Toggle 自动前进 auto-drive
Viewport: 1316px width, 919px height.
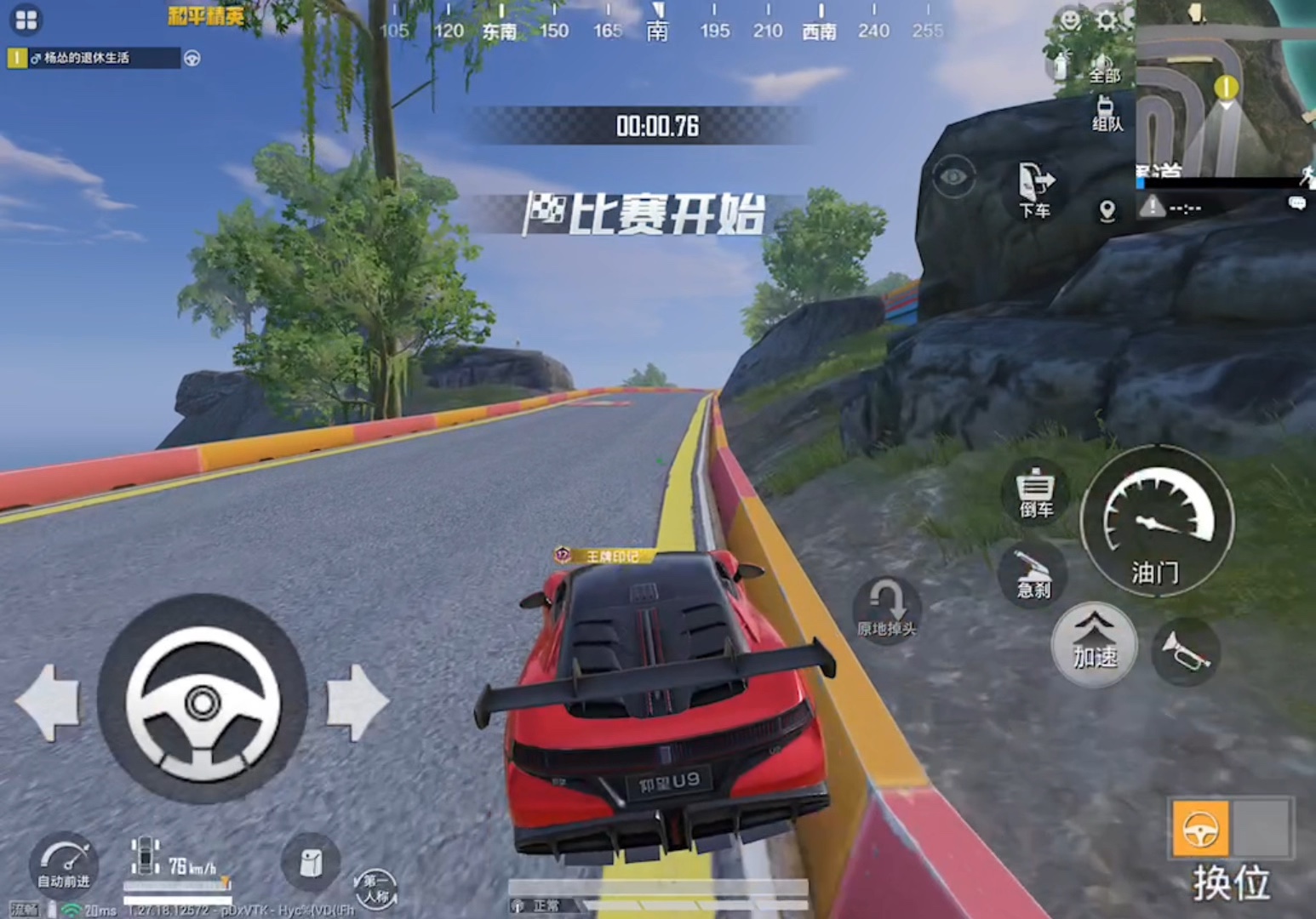point(64,863)
